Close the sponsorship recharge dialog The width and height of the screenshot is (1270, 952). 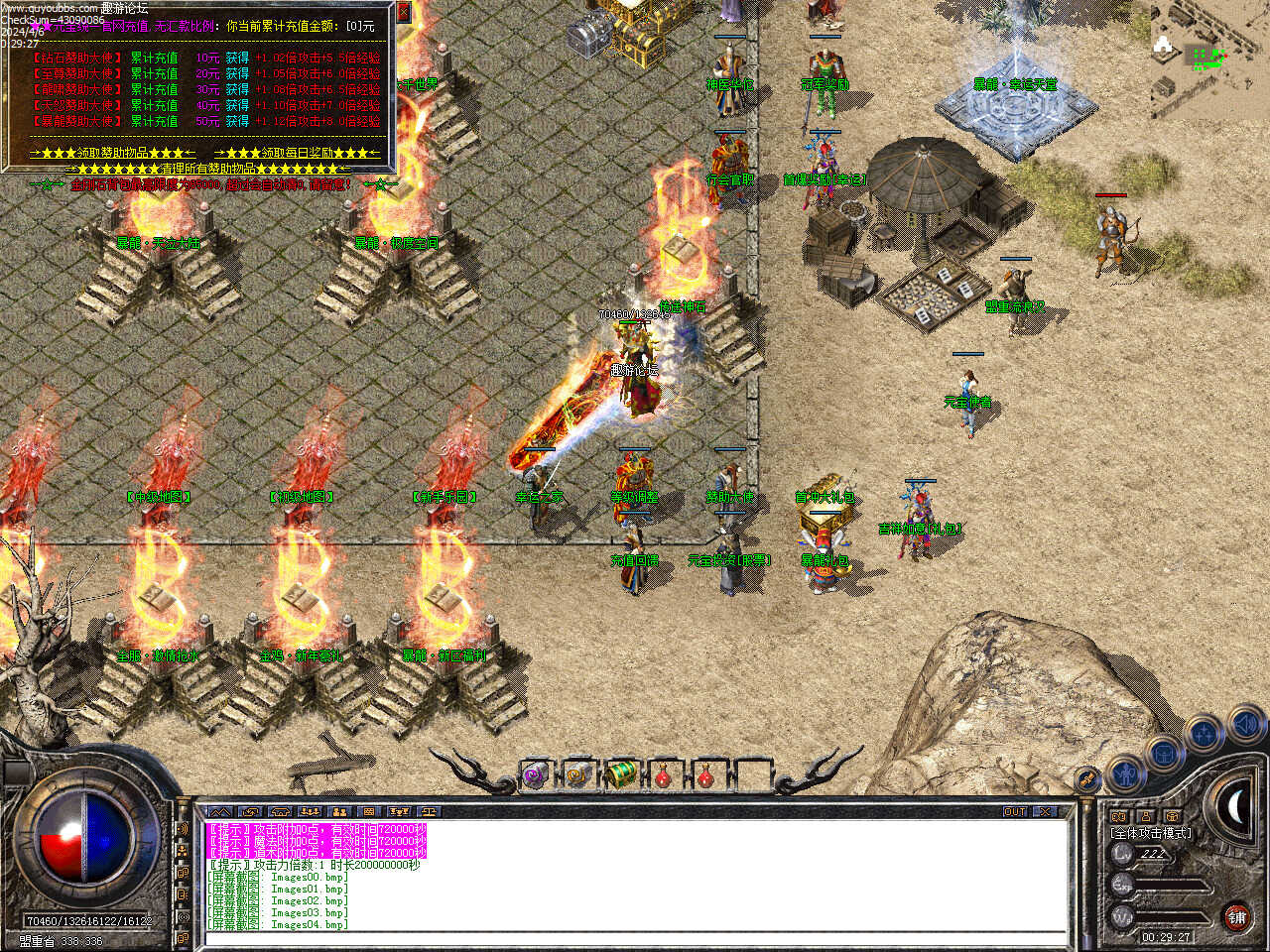(403, 12)
